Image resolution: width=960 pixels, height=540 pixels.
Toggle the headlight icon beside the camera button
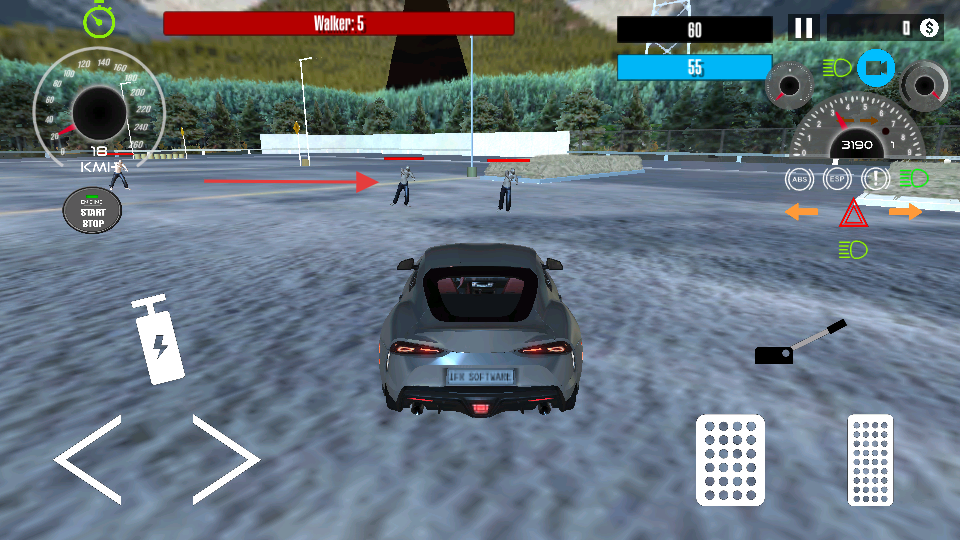836,68
